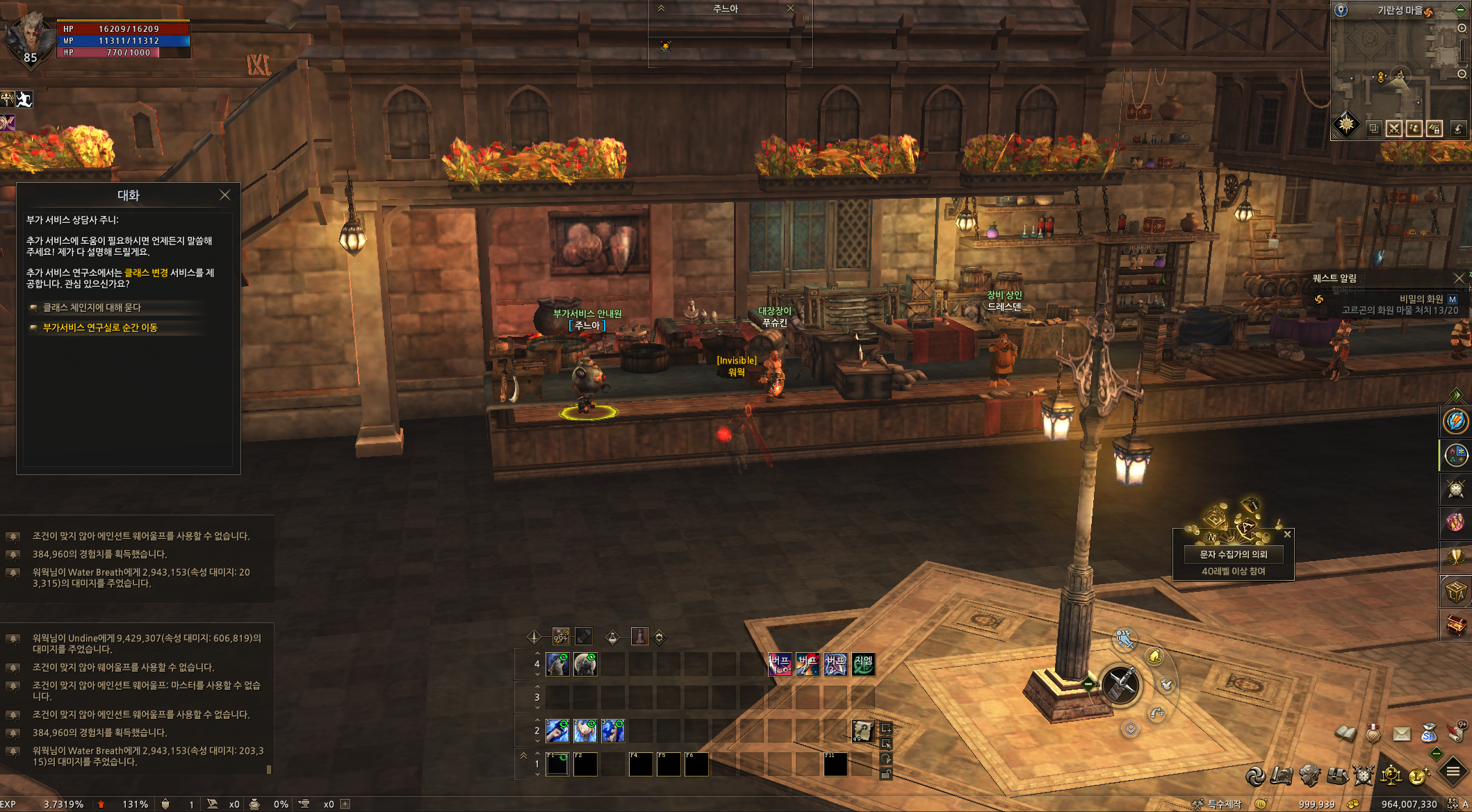Screen dimensions: 1472x812
Task: Open the main menu hamburger button
Action: pos(1453,771)
